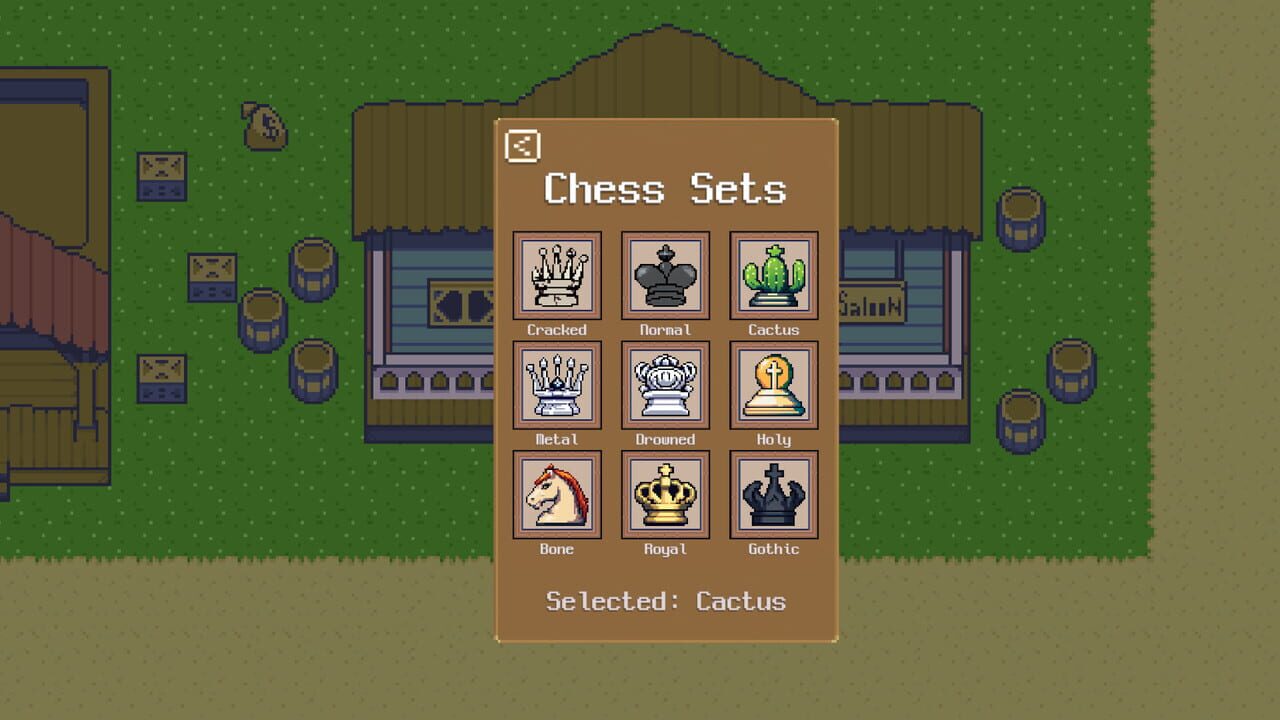Switch selection from Cactus to Royal
The image size is (1280, 720).
[665, 494]
